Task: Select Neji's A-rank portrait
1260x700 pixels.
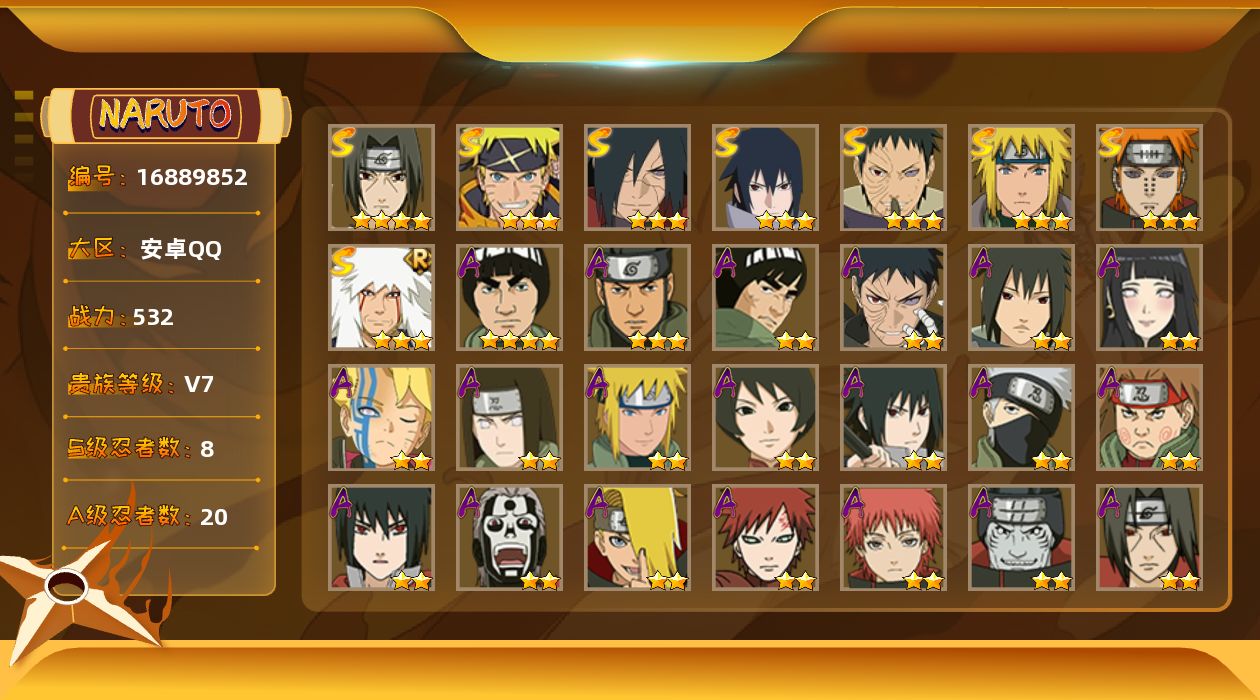Action: 509,418
